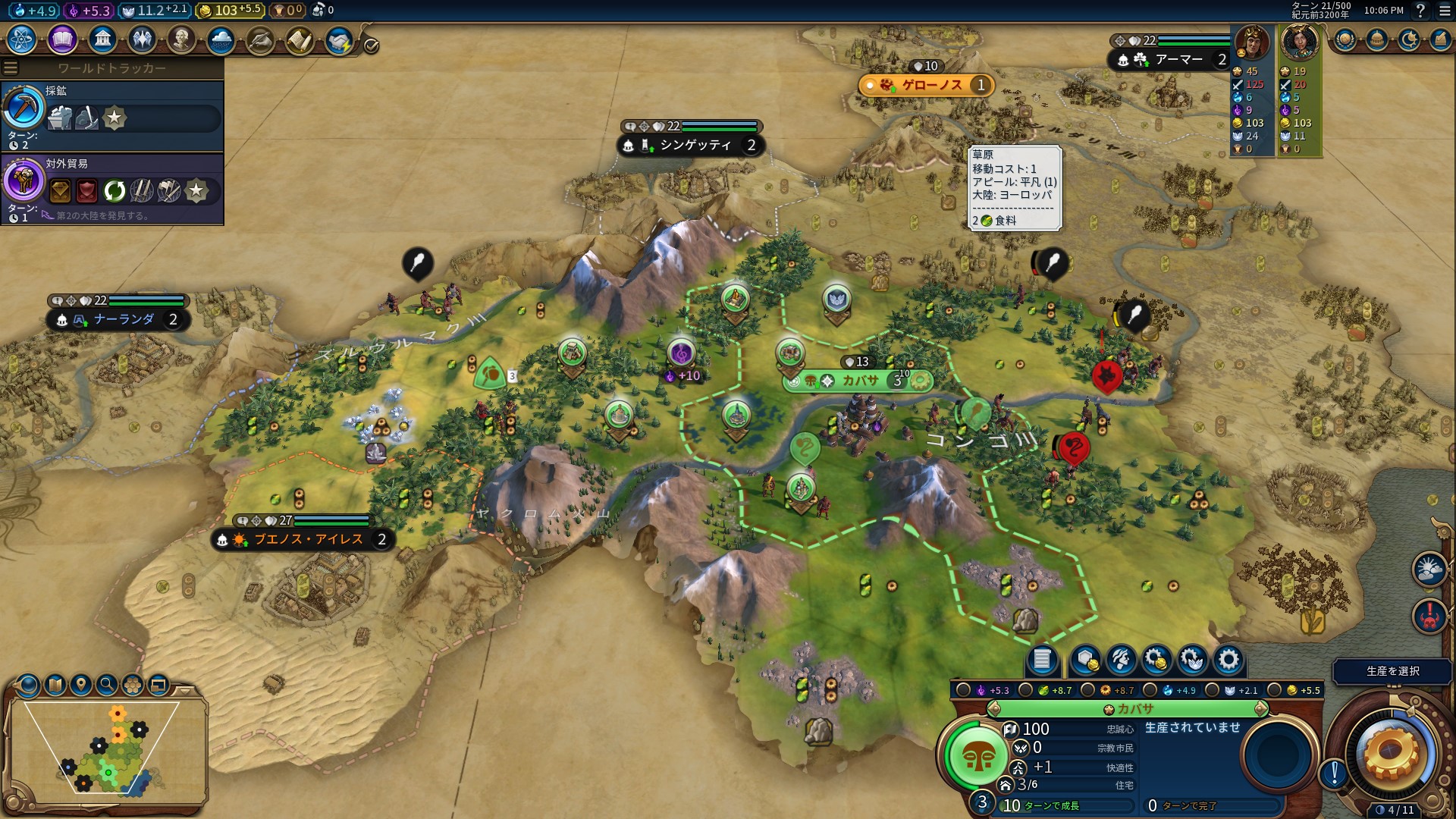Open the help question mark button
The width and height of the screenshot is (1456, 819).
pos(1420,11)
